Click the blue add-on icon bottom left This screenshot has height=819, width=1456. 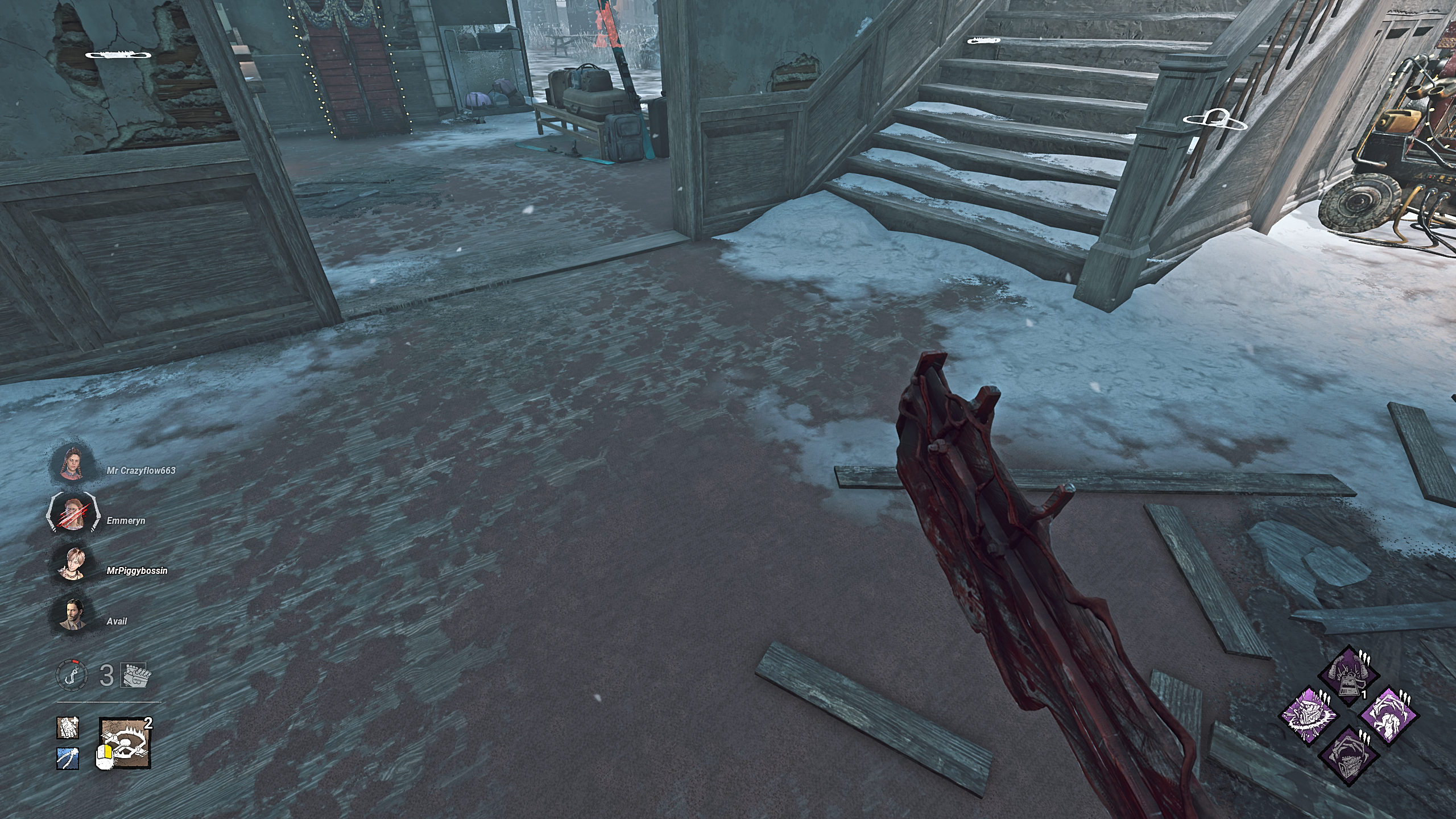(x=67, y=759)
